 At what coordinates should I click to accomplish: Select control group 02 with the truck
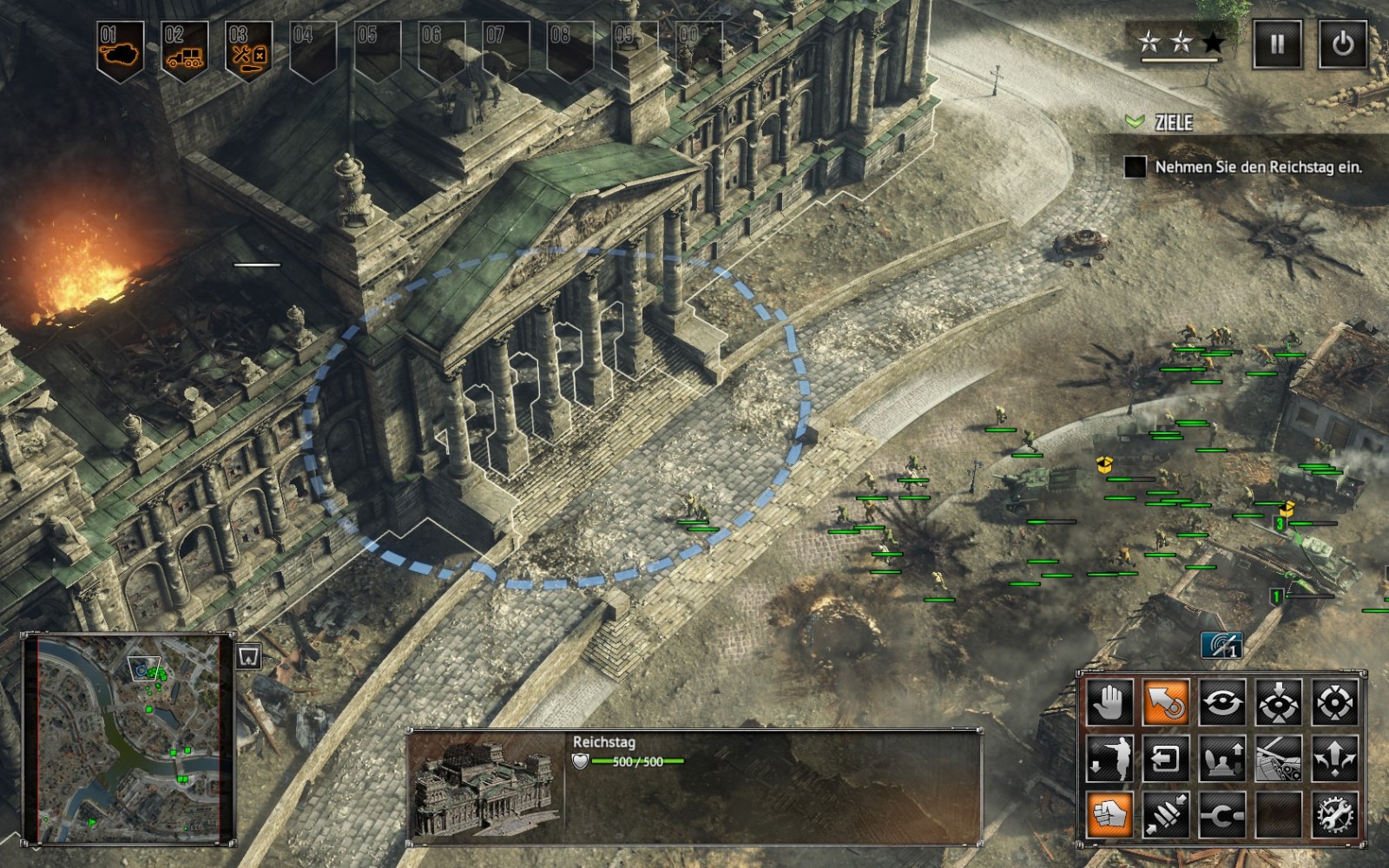(x=185, y=49)
